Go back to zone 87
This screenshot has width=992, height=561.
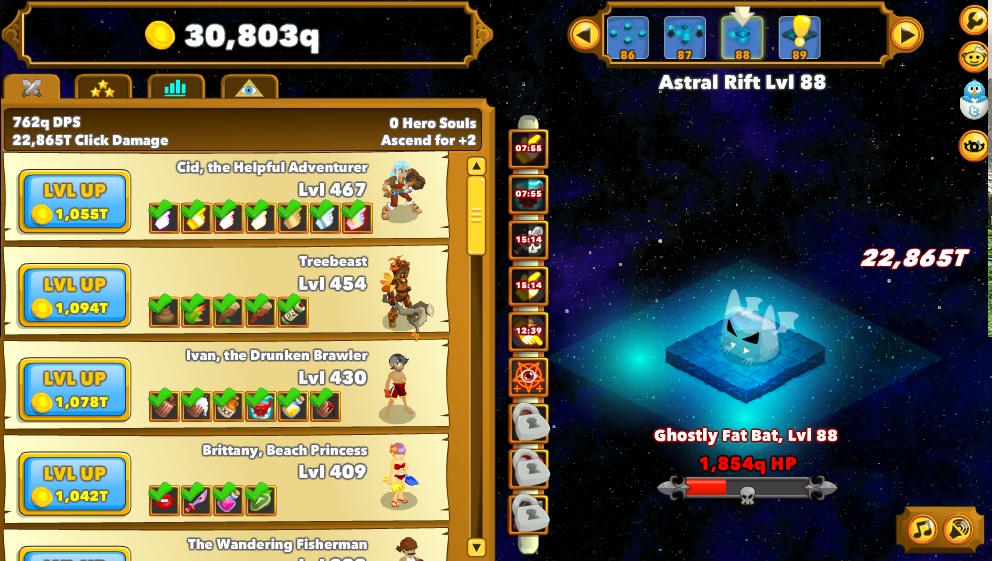point(685,38)
